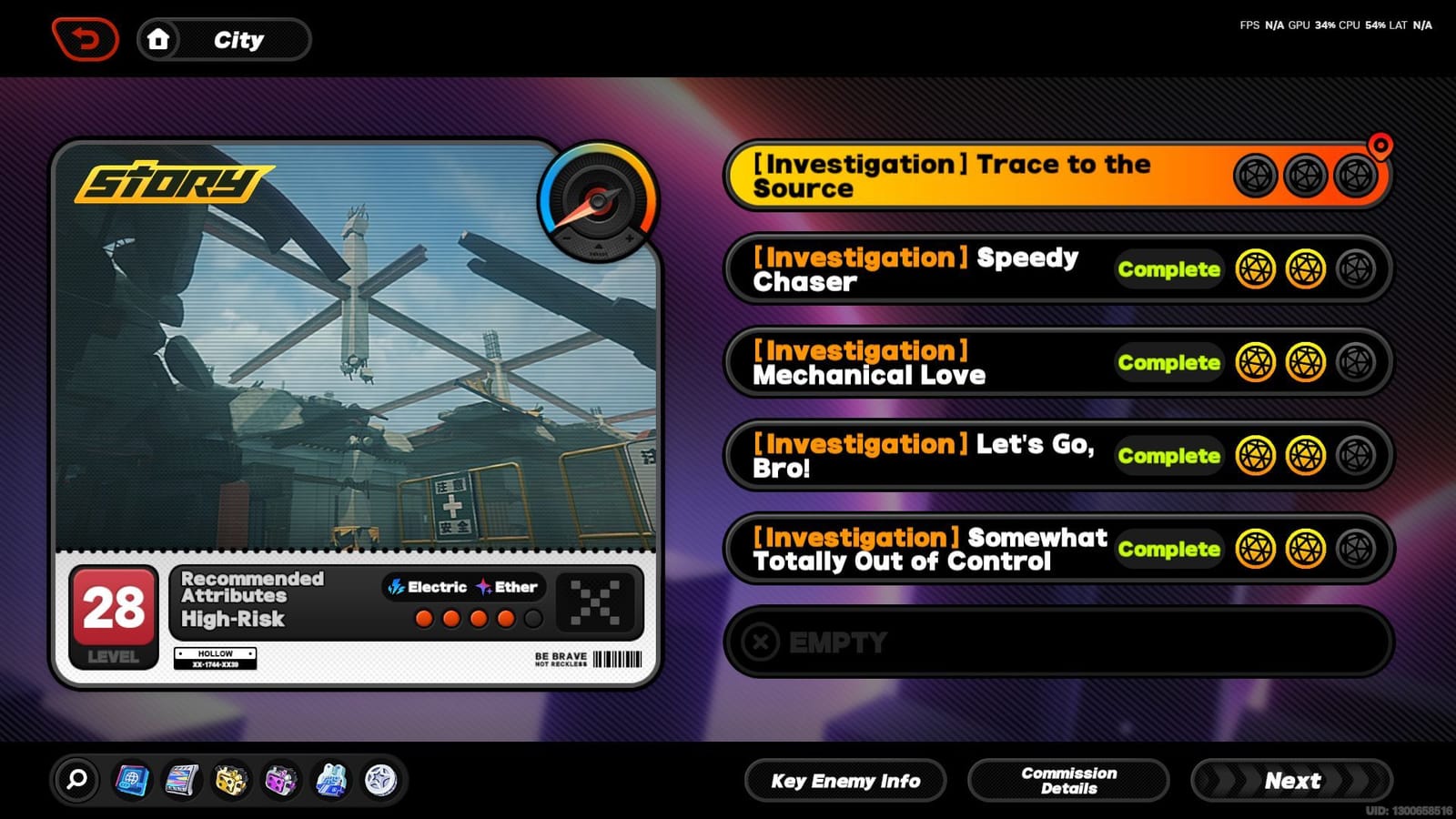
Task: Click the red back arrow icon
Action: pyautogui.click(x=86, y=36)
